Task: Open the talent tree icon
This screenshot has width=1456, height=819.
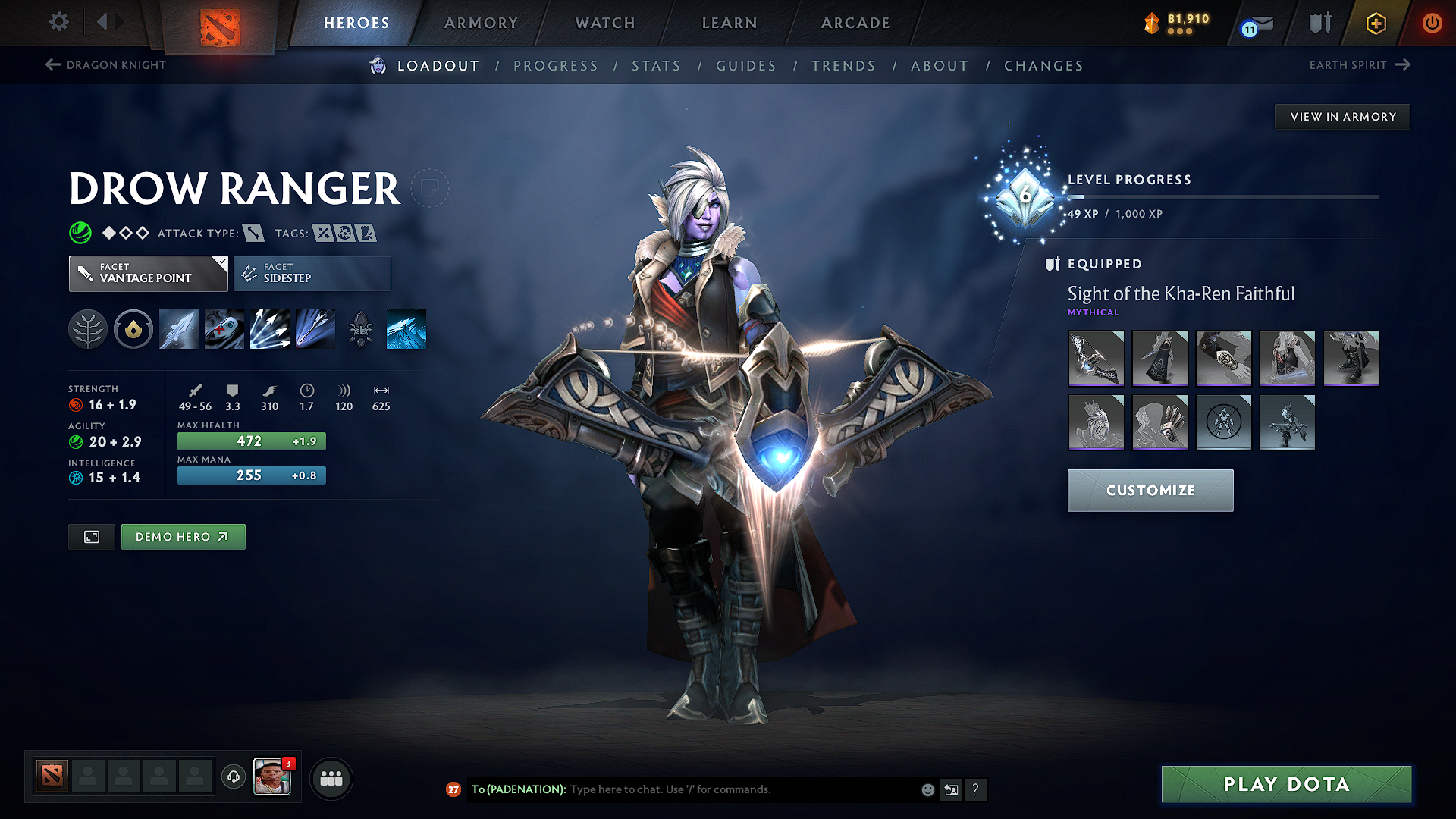Action: point(87,328)
